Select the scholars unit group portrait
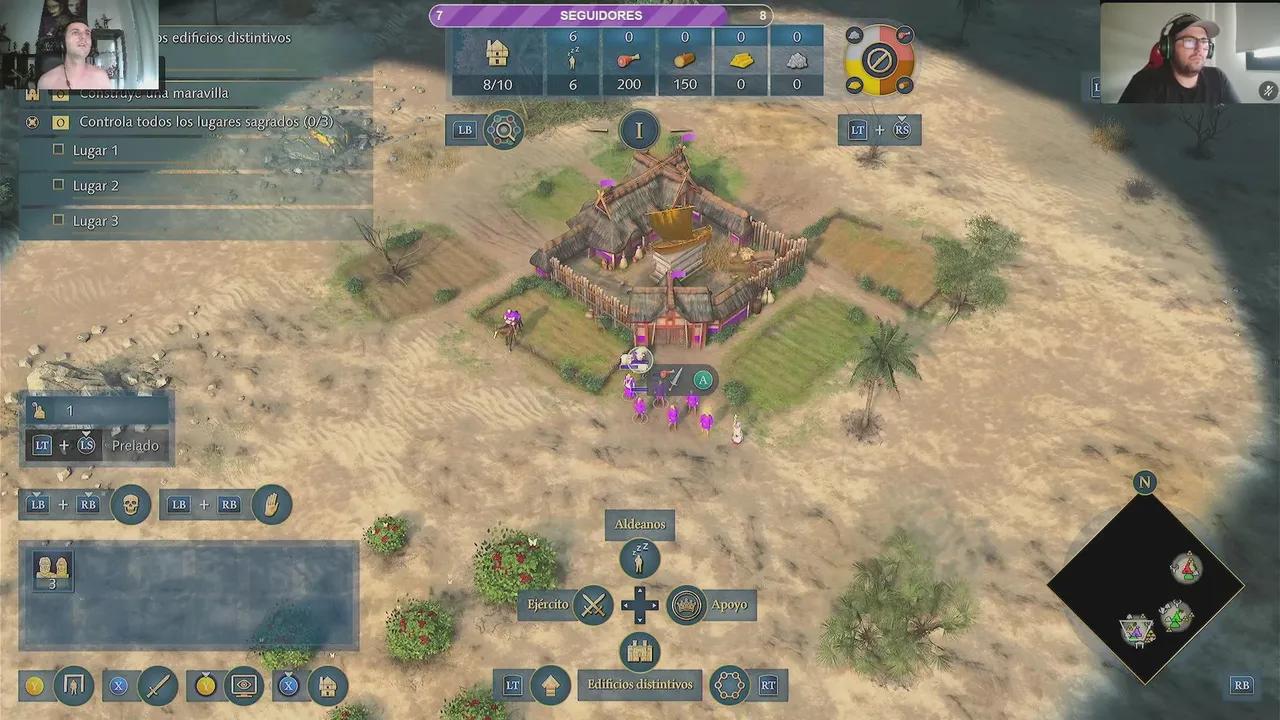The image size is (1280, 720). tap(53, 570)
